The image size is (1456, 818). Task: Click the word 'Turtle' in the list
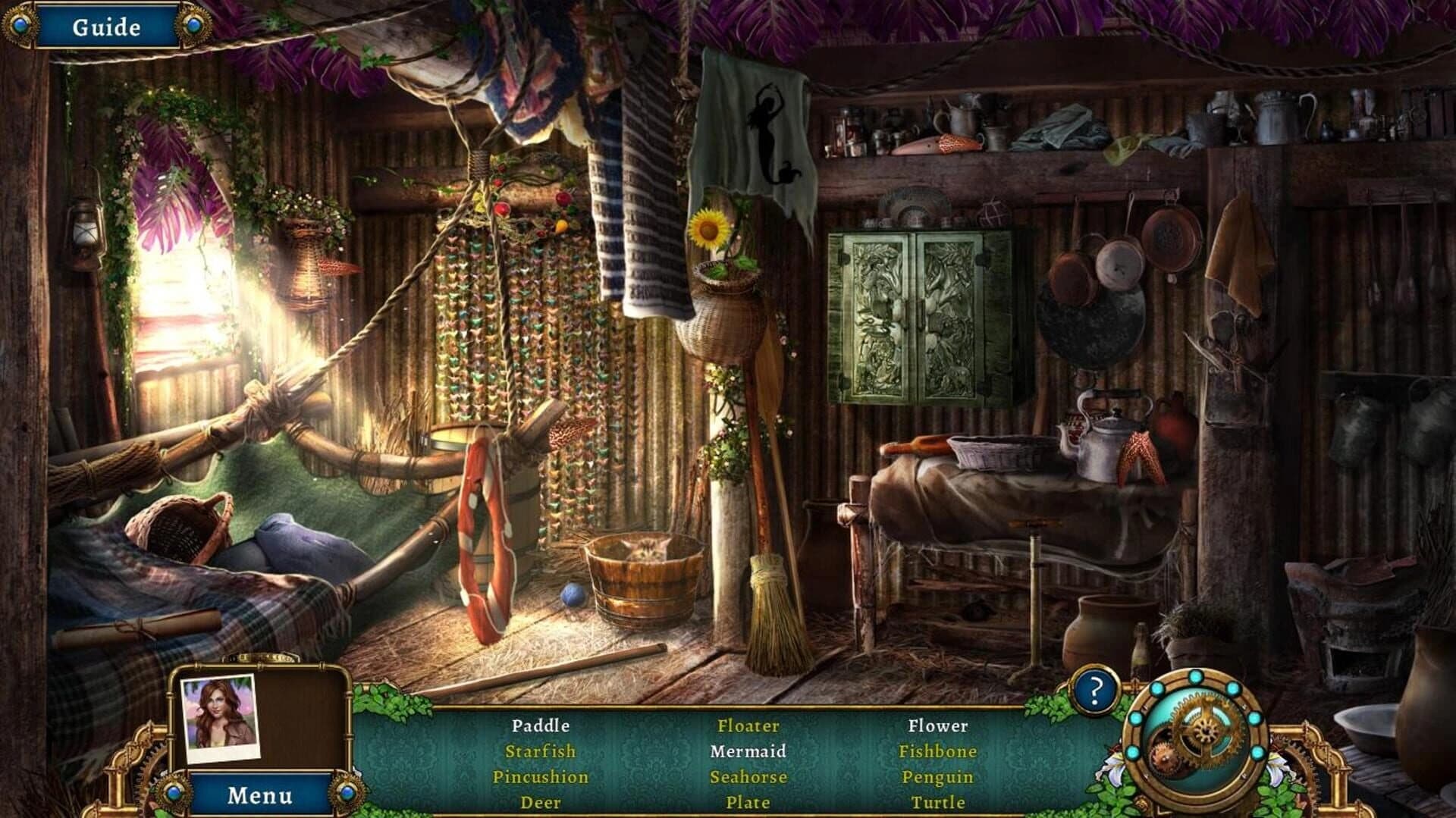pos(938,802)
